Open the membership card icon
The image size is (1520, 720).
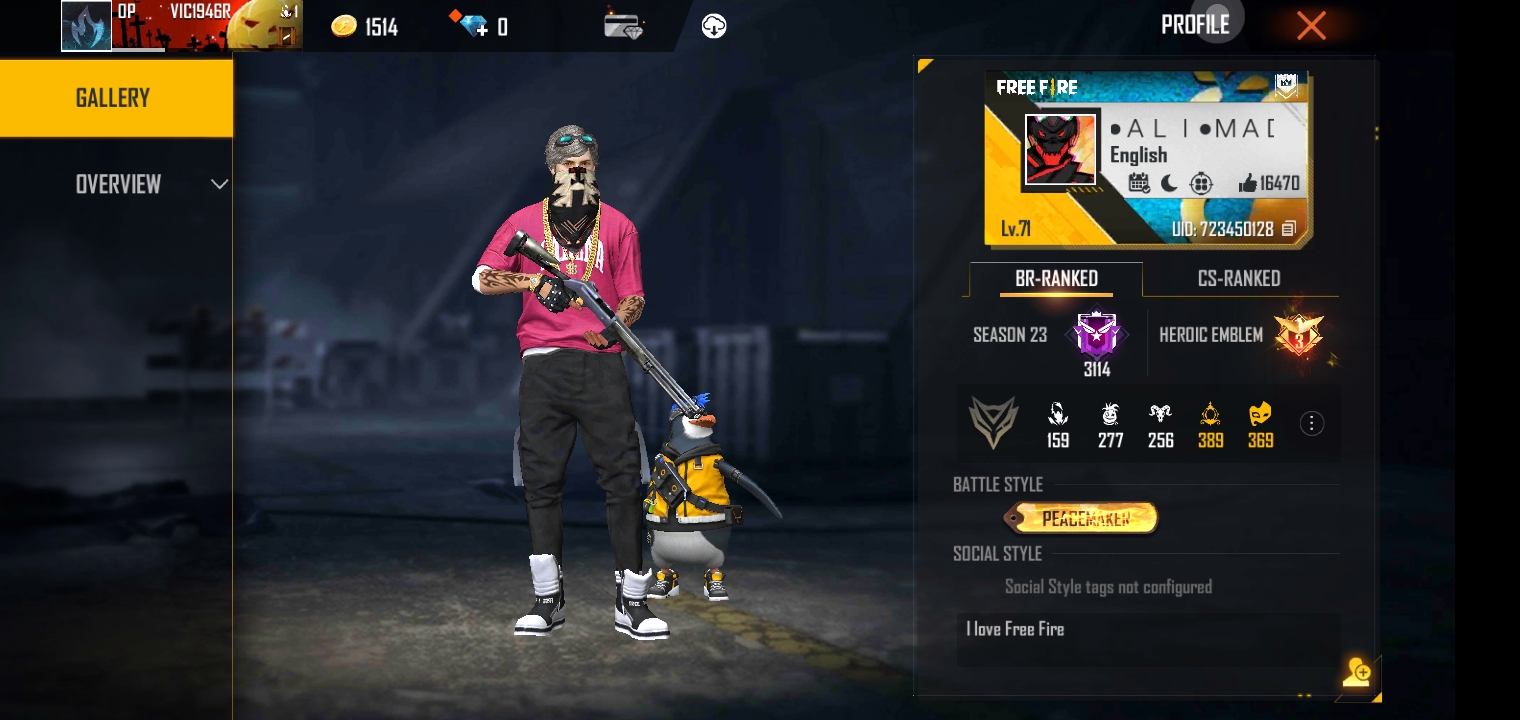pos(623,26)
